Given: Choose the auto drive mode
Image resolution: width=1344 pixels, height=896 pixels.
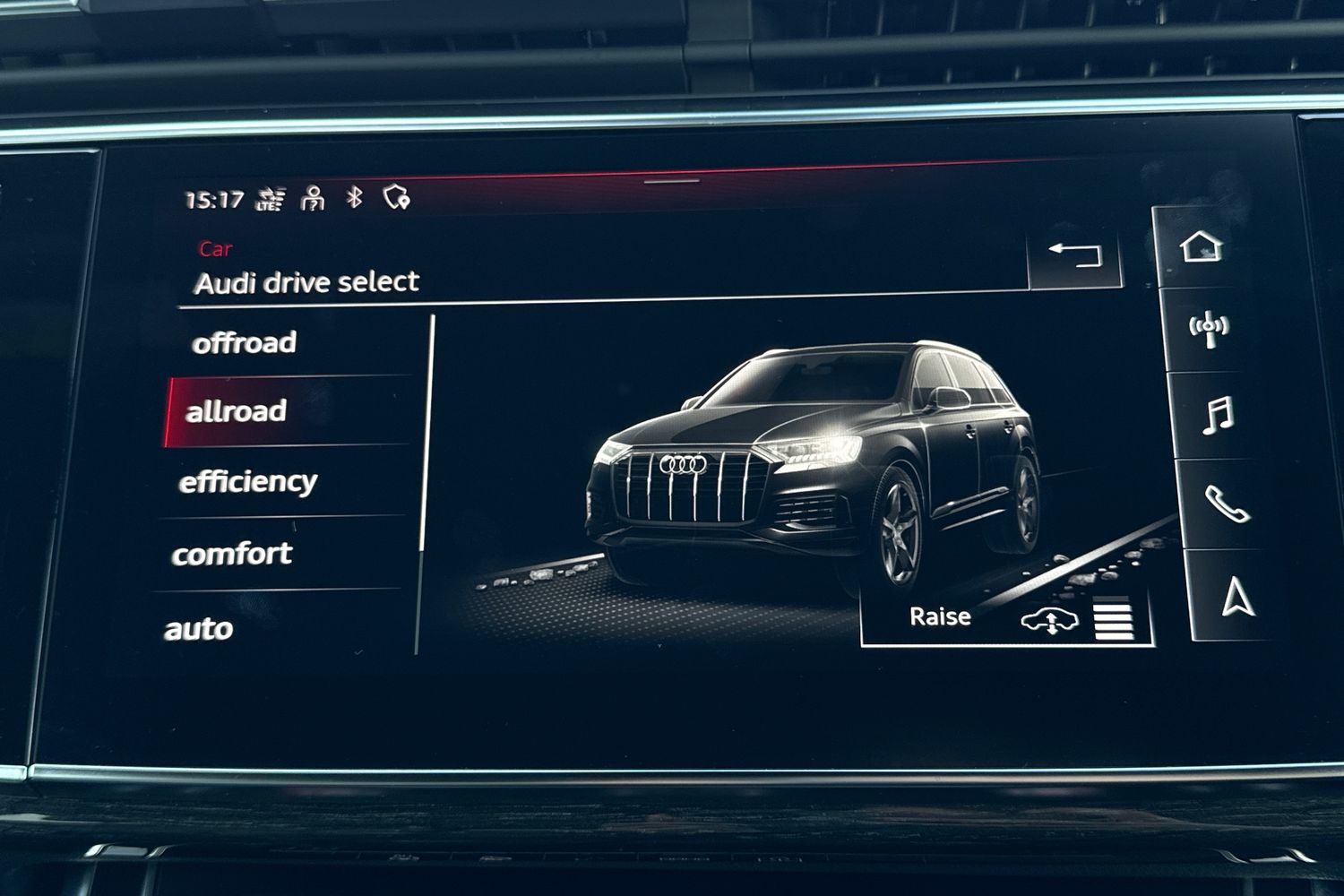Looking at the screenshot, I should 199,629.
